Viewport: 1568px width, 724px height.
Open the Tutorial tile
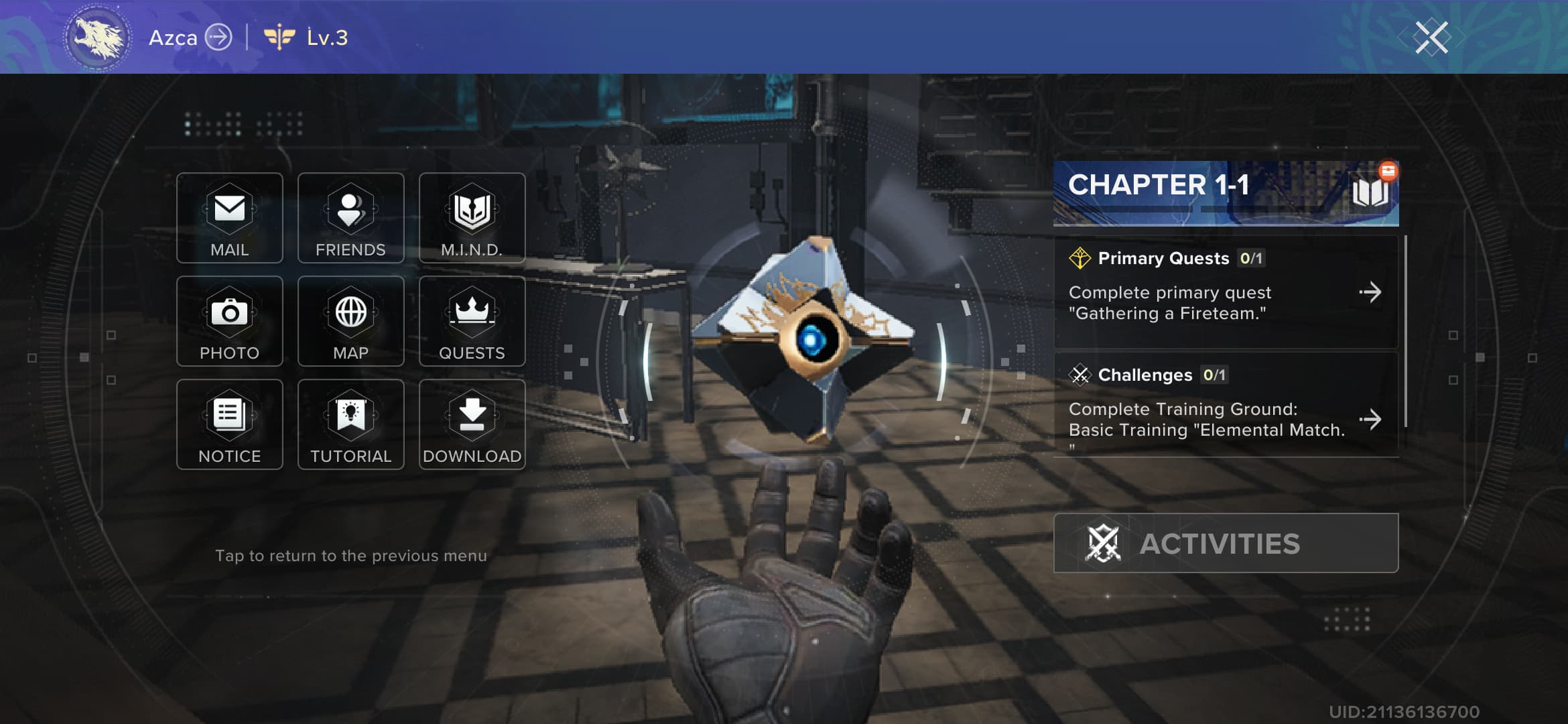[x=350, y=424]
